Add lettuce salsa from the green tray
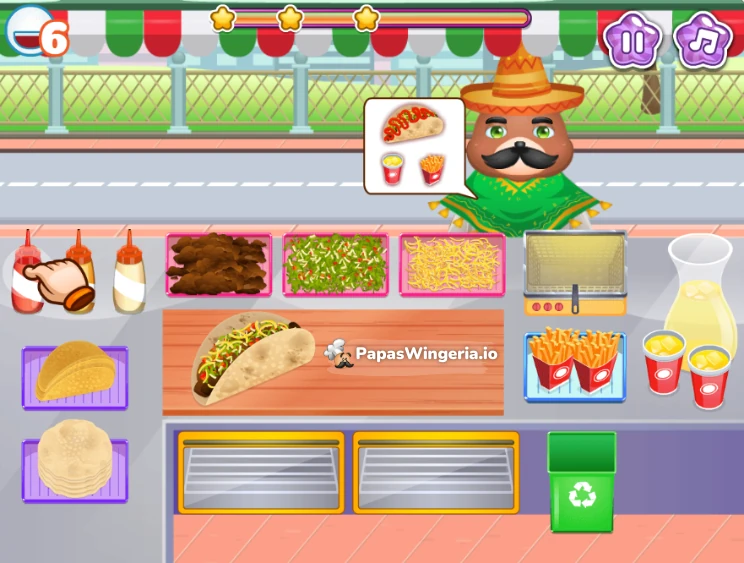 point(334,265)
